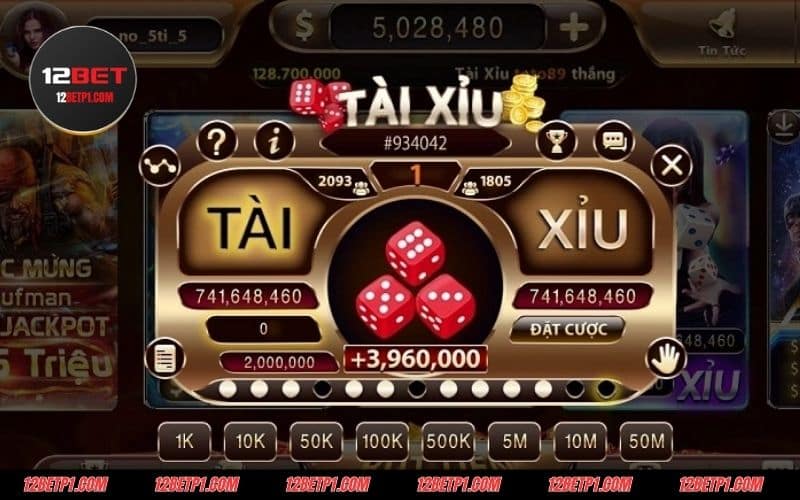Choose the 500K chip
This screenshot has width=800, height=500.
click(x=448, y=440)
